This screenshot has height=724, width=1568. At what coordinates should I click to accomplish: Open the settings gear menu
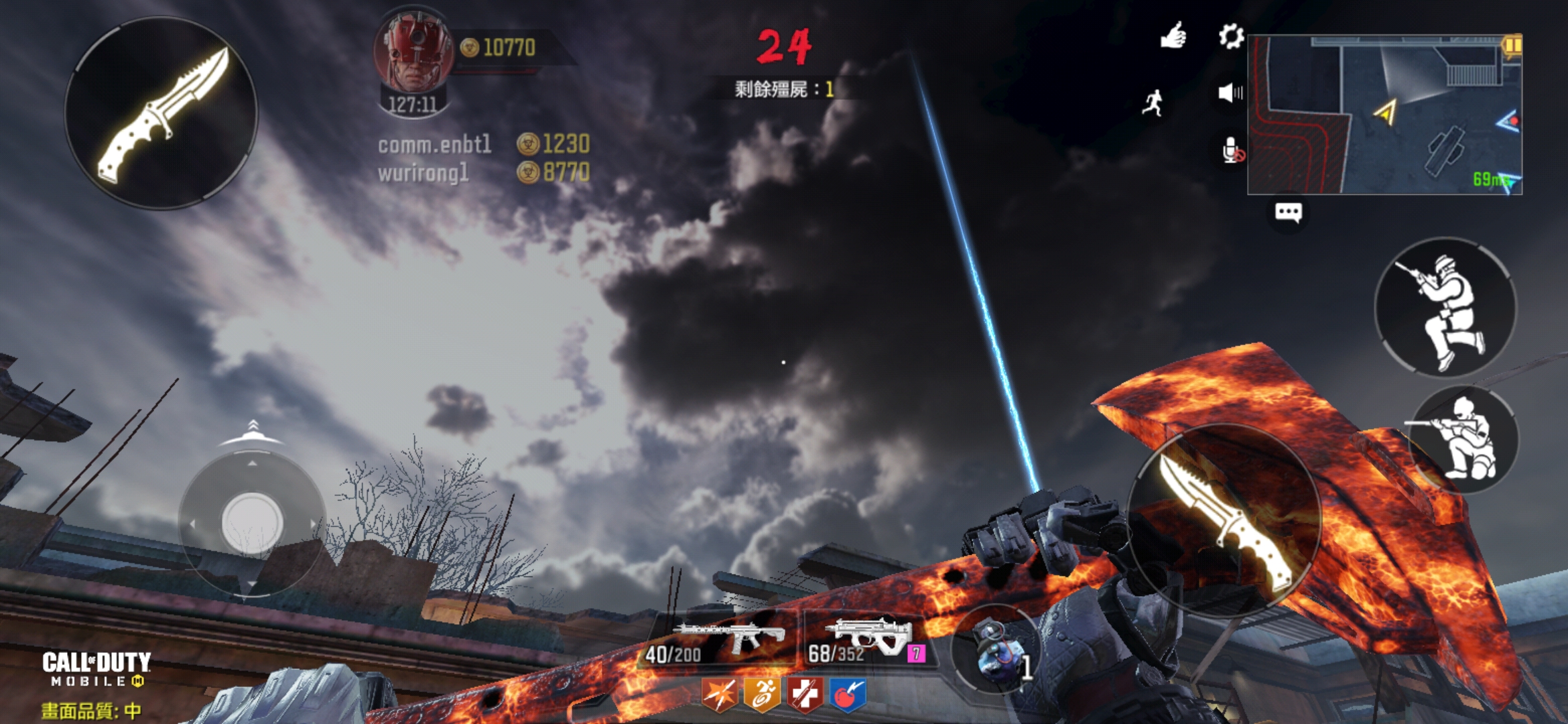(1231, 36)
